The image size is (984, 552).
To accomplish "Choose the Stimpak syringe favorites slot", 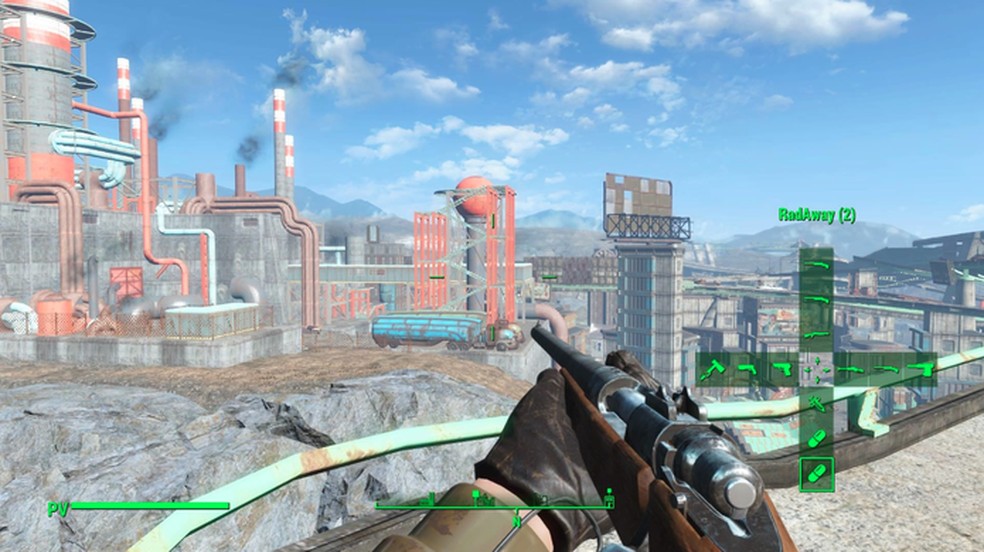I will click(817, 404).
